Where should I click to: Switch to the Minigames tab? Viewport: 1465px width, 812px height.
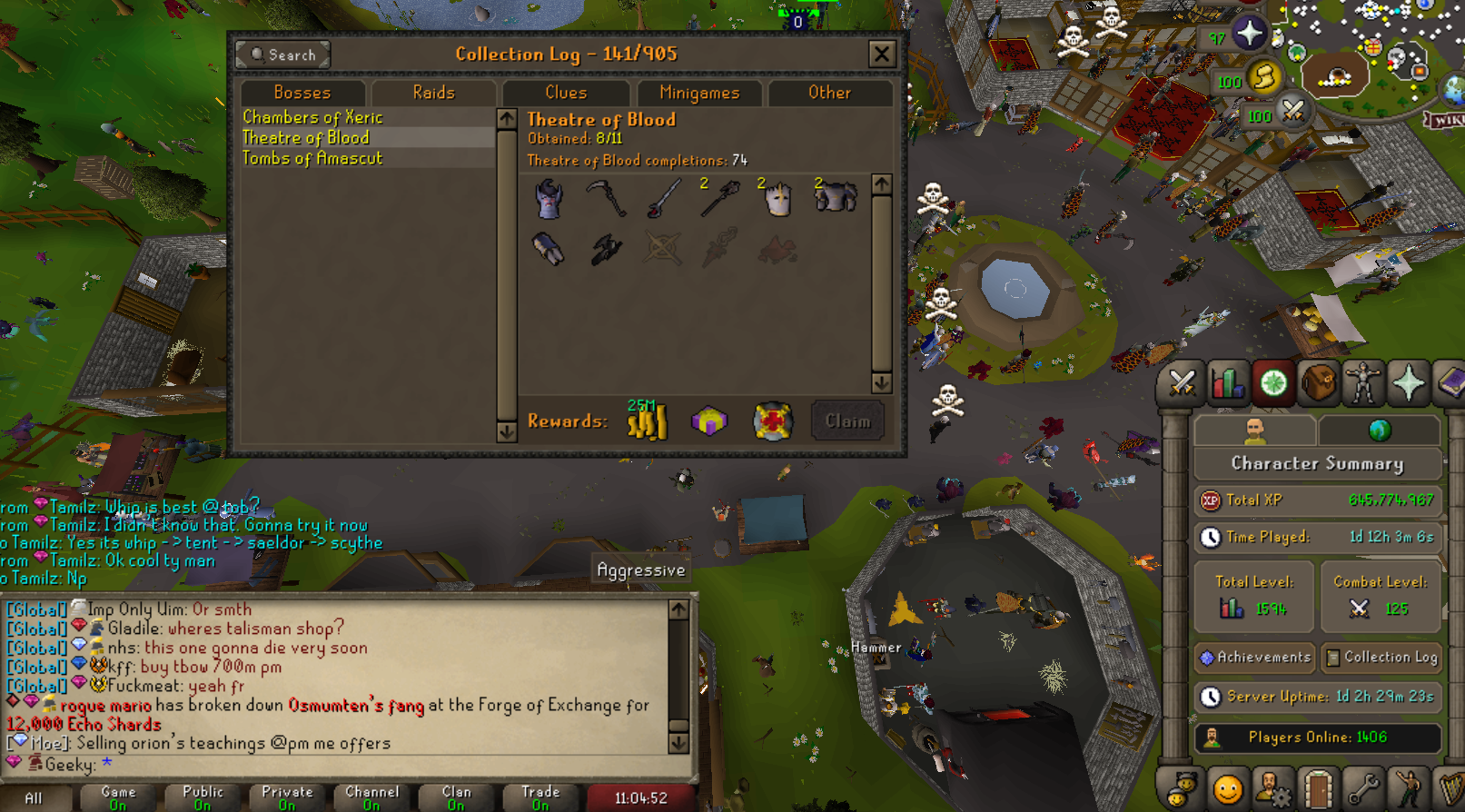[x=698, y=92]
